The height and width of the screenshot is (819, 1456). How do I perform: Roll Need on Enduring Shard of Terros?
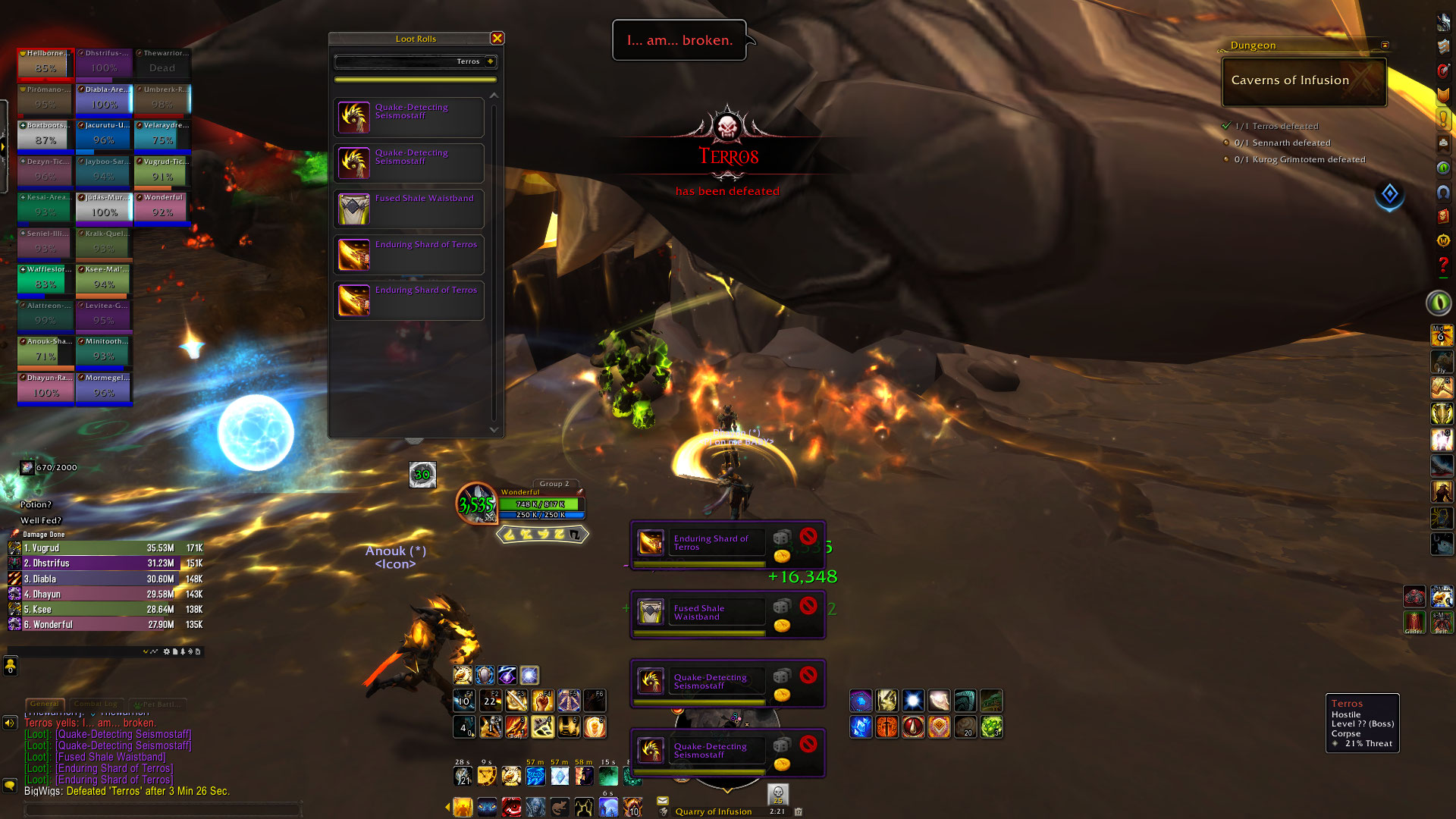[781, 538]
